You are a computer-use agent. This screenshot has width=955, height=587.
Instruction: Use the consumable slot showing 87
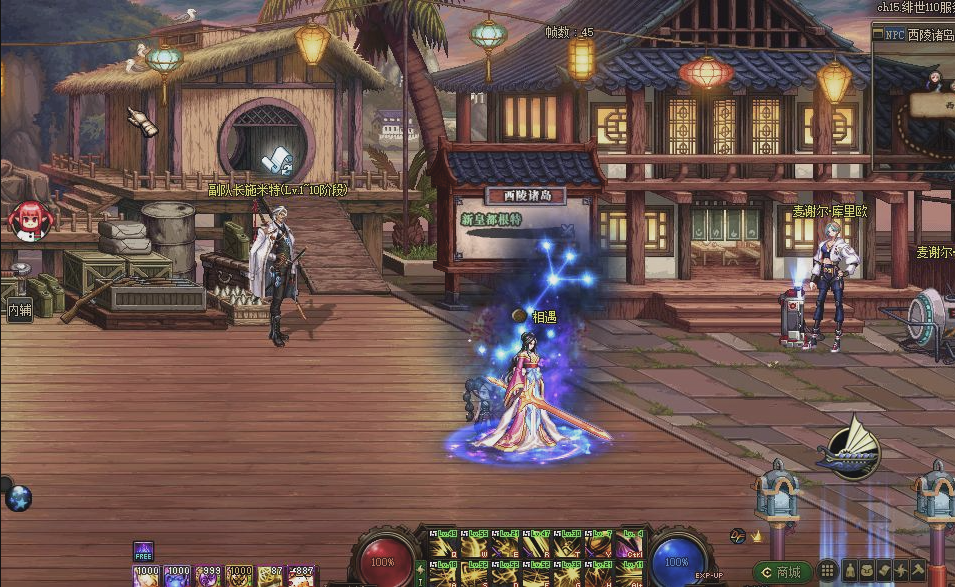271,576
